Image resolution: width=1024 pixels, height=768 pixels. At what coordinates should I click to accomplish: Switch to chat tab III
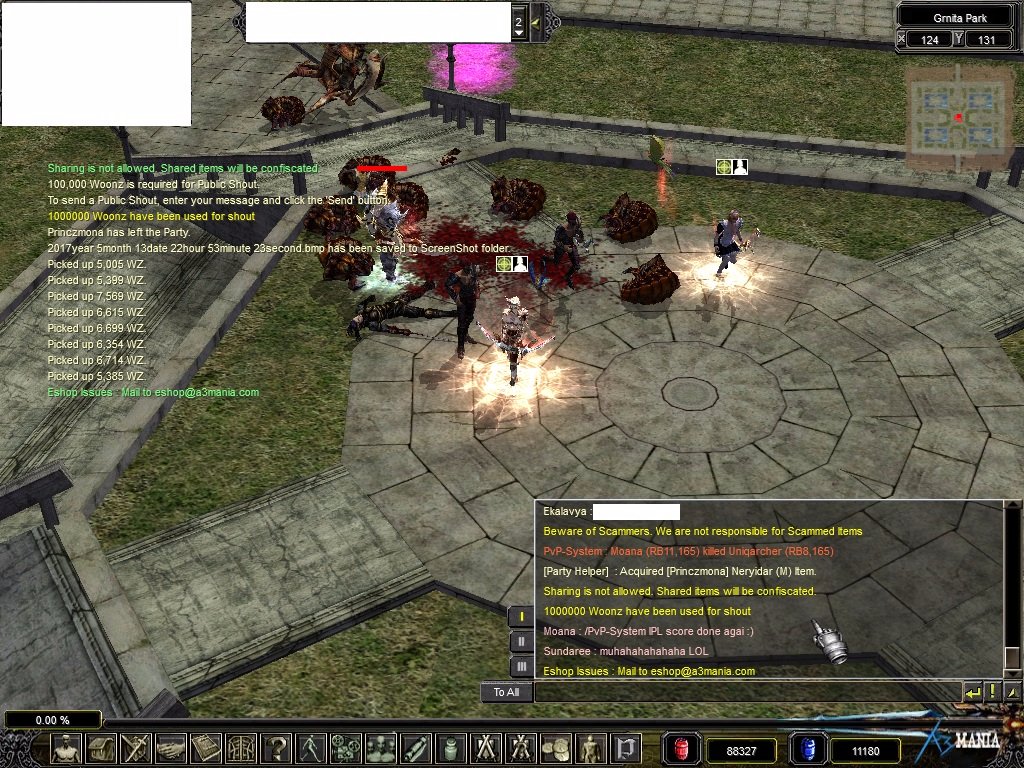click(x=521, y=666)
